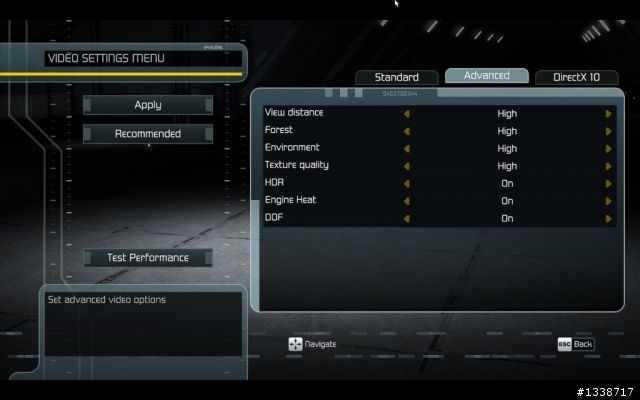Go Back from video settings

(575, 344)
